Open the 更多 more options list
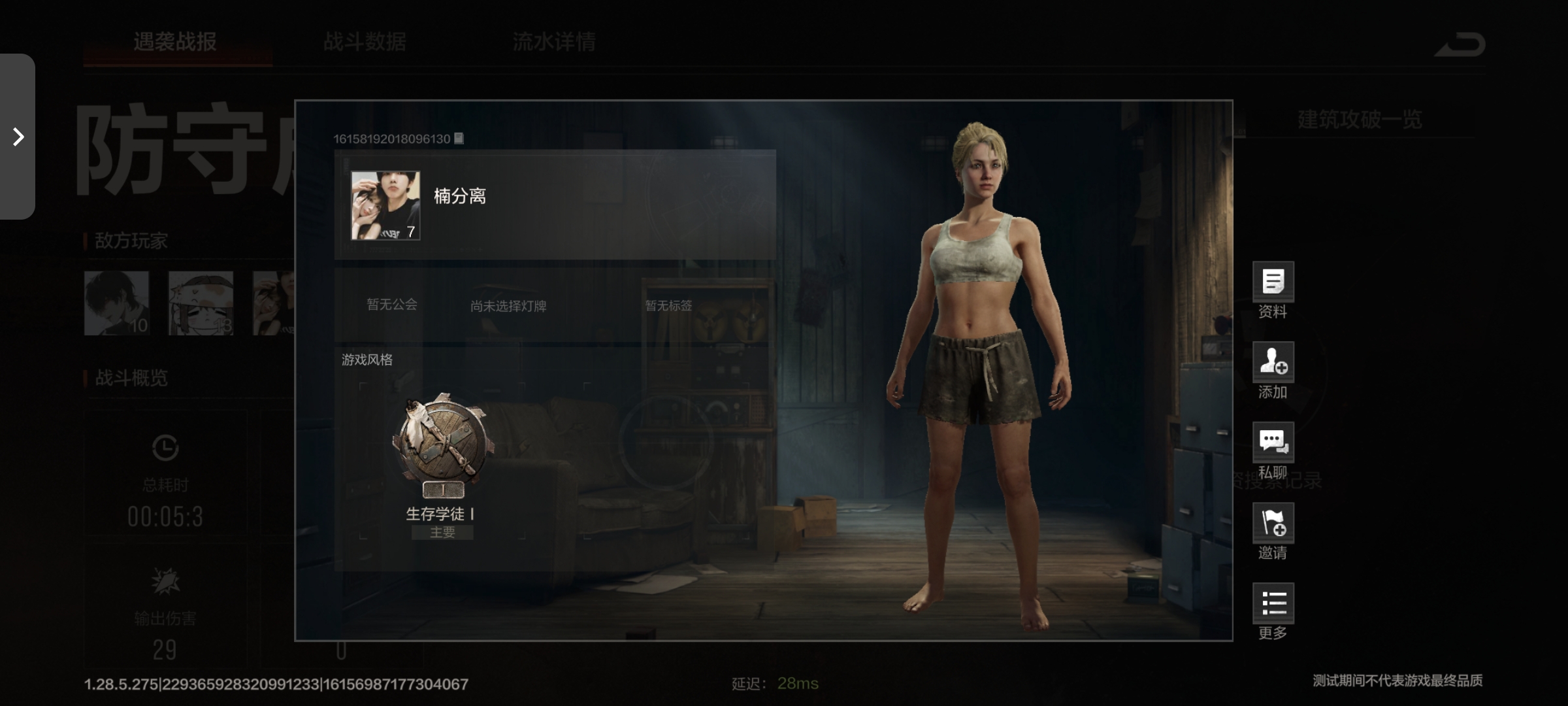The image size is (1568, 706). (x=1273, y=604)
